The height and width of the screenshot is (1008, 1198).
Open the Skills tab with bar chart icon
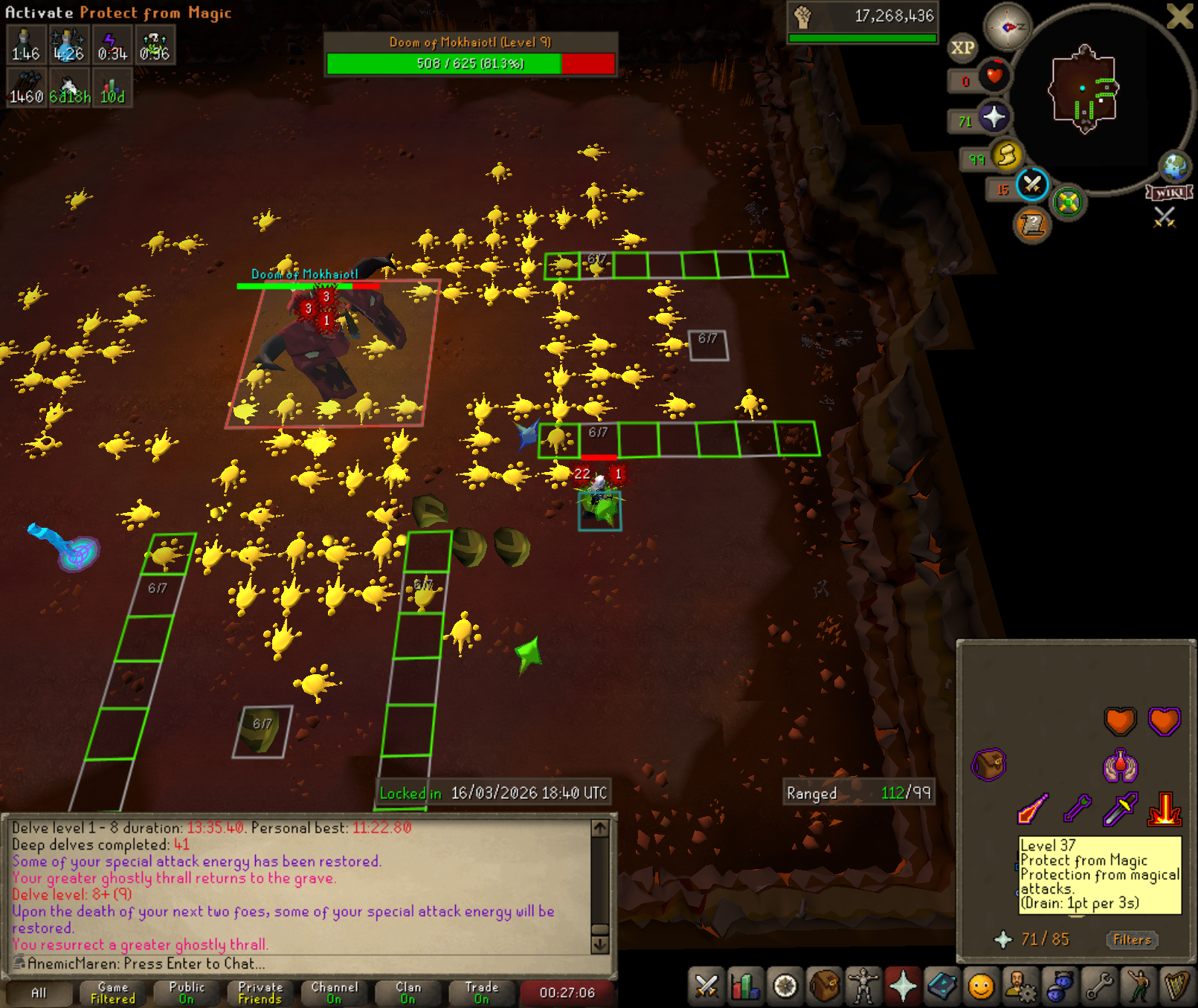point(745,986)
